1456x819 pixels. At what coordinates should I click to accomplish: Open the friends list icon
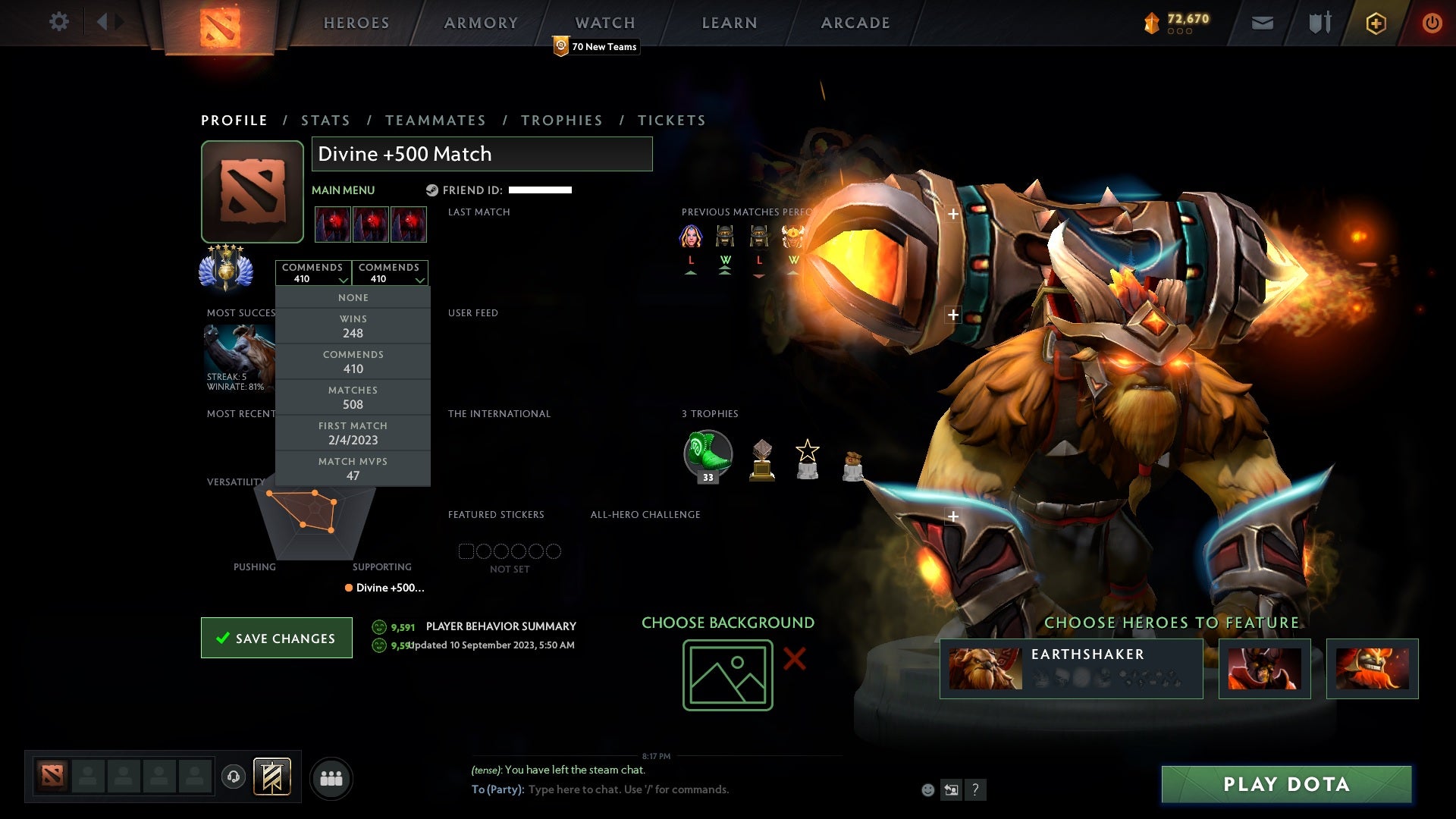point(331,777)
